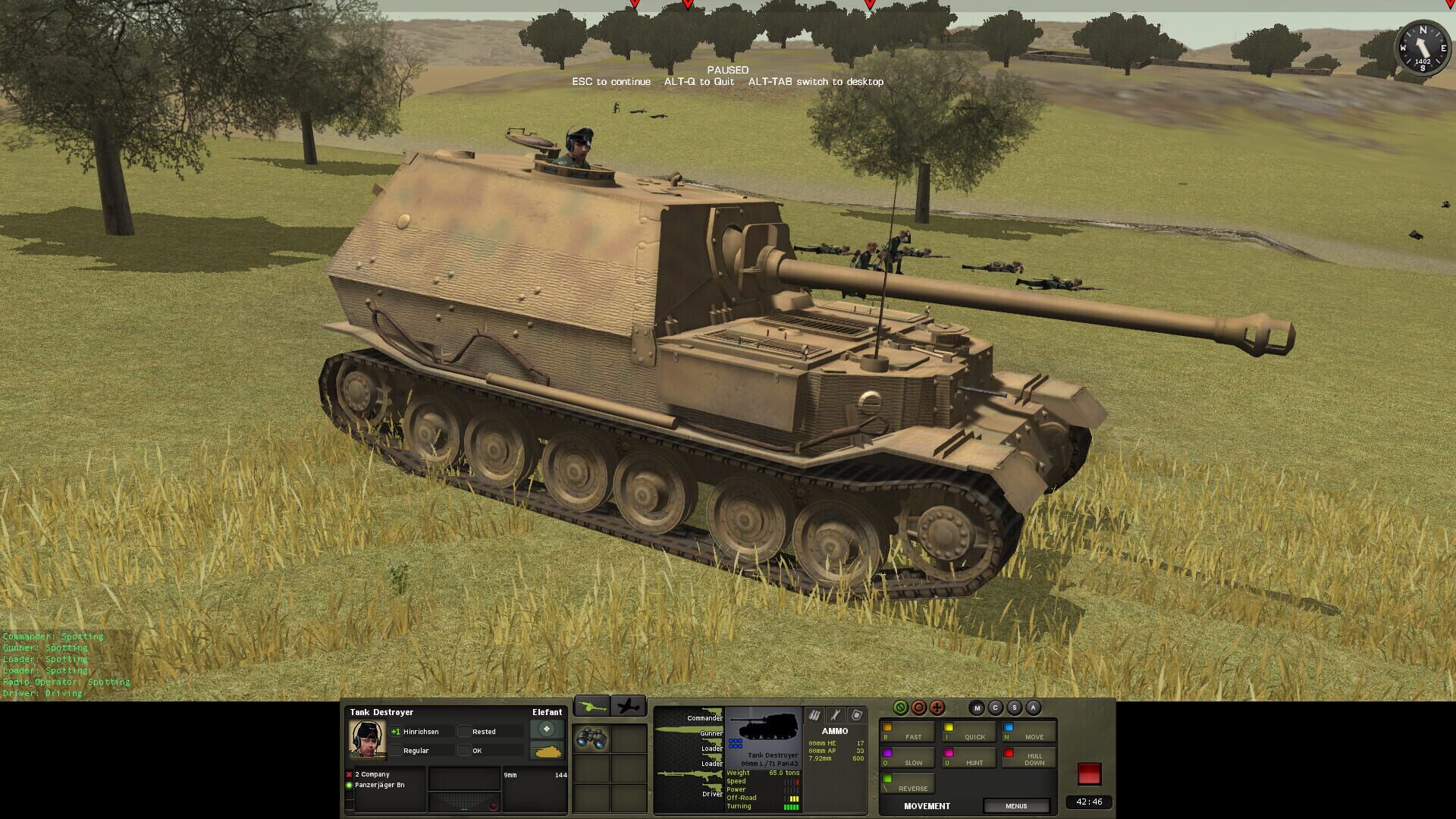Toggle the green circle command button

900,709
